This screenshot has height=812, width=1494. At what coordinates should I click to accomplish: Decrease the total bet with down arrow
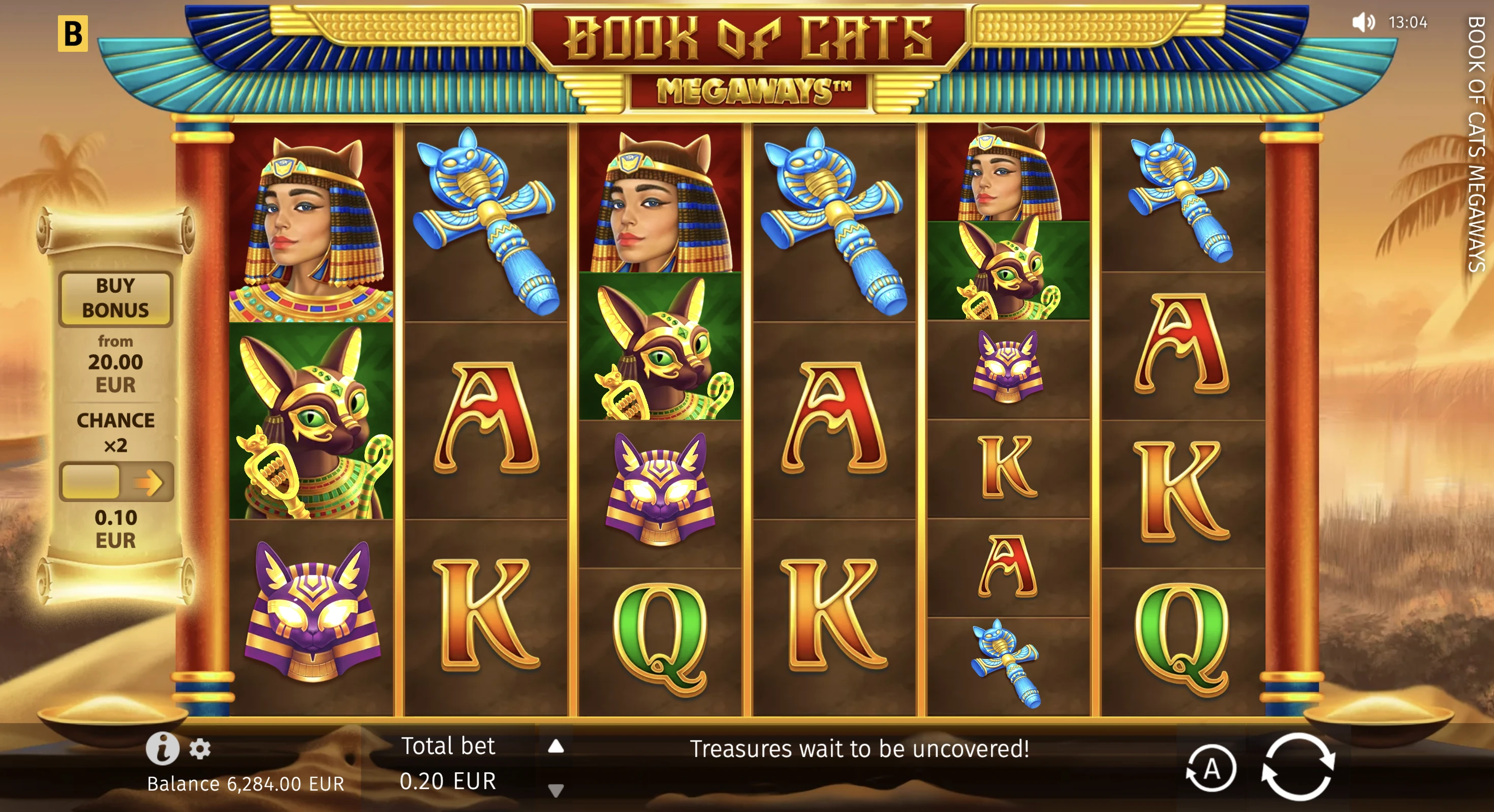(555, 790)
